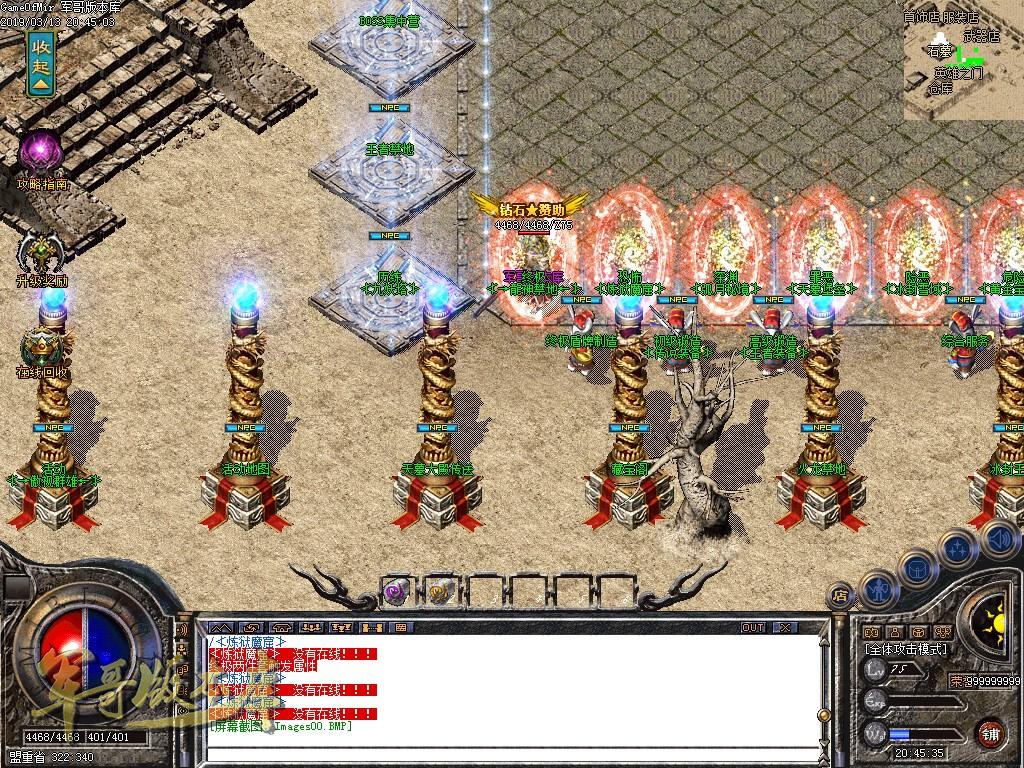This screenshot has width=1024, height=768.
Task: Change the 全体攻击模式 attack mode
Action: 906,649
